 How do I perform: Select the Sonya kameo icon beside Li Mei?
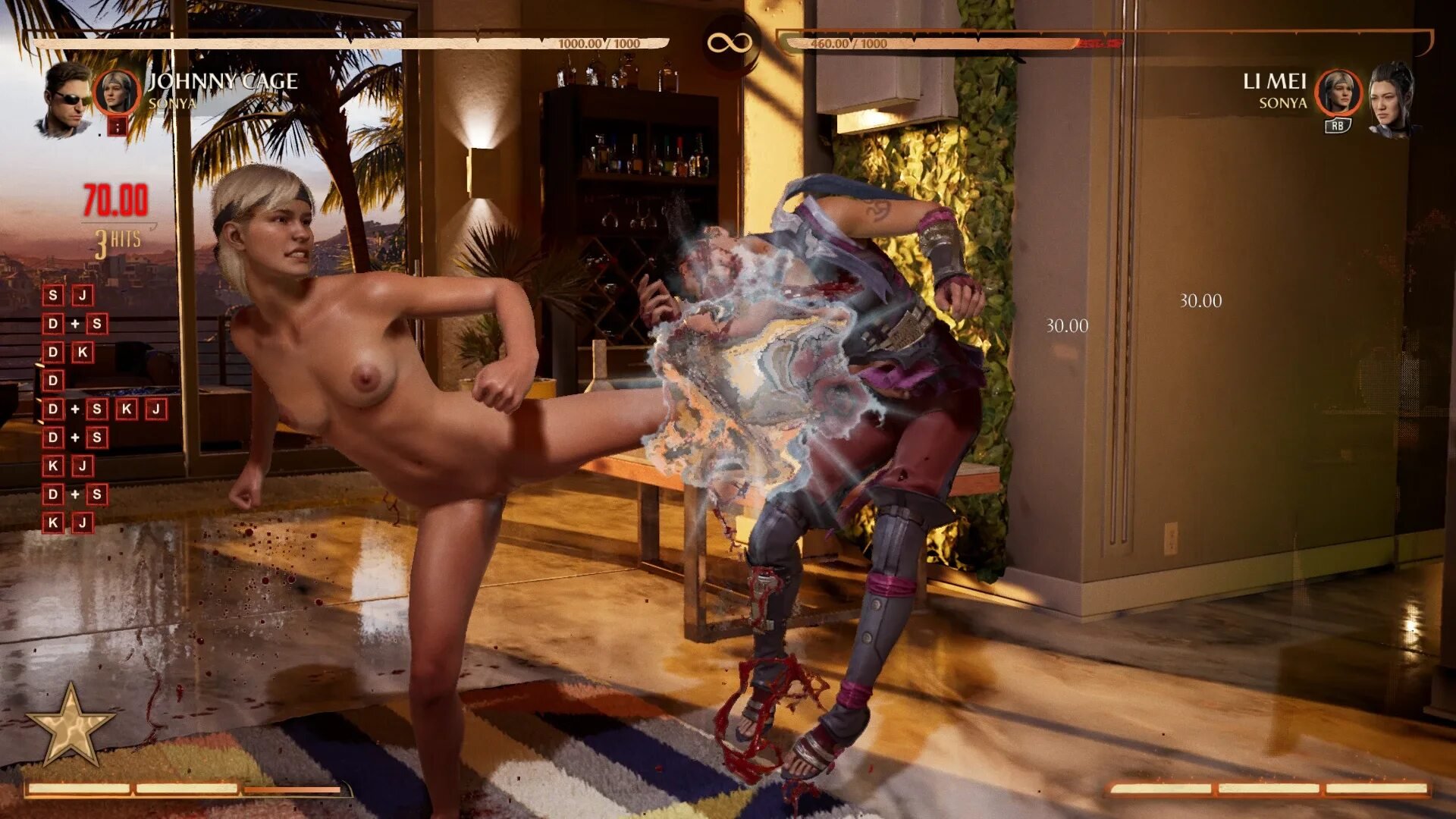[1338, 93]
